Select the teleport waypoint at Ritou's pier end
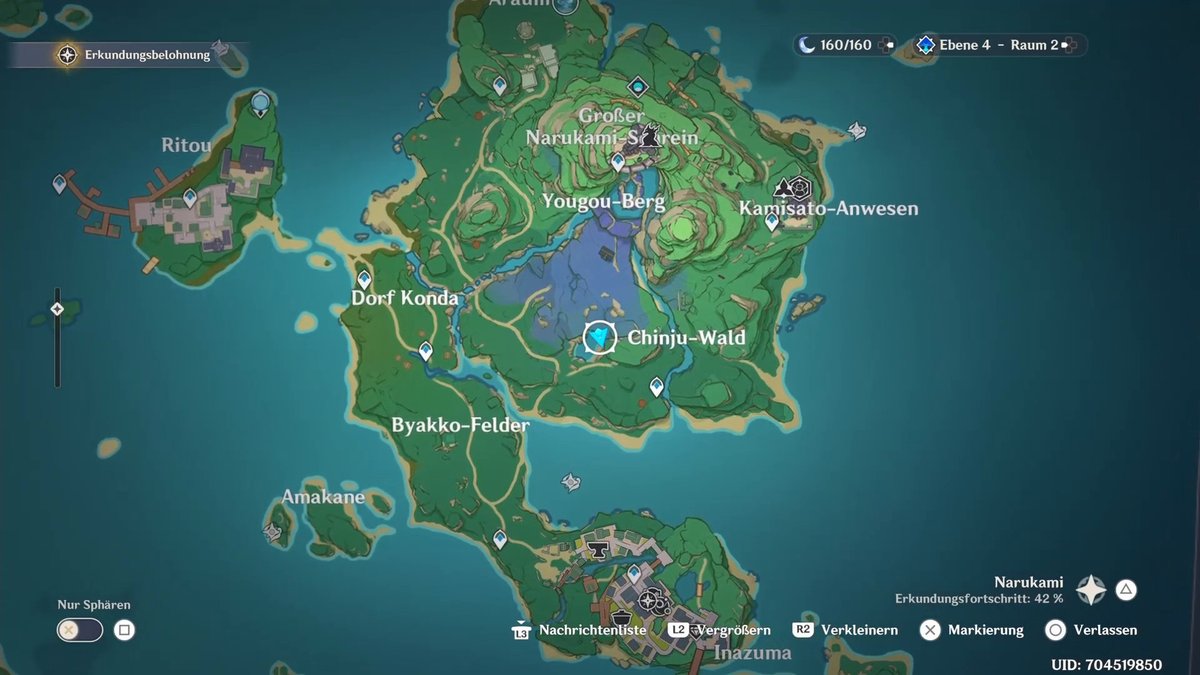The image size is (1200, 675). [60, 183]
